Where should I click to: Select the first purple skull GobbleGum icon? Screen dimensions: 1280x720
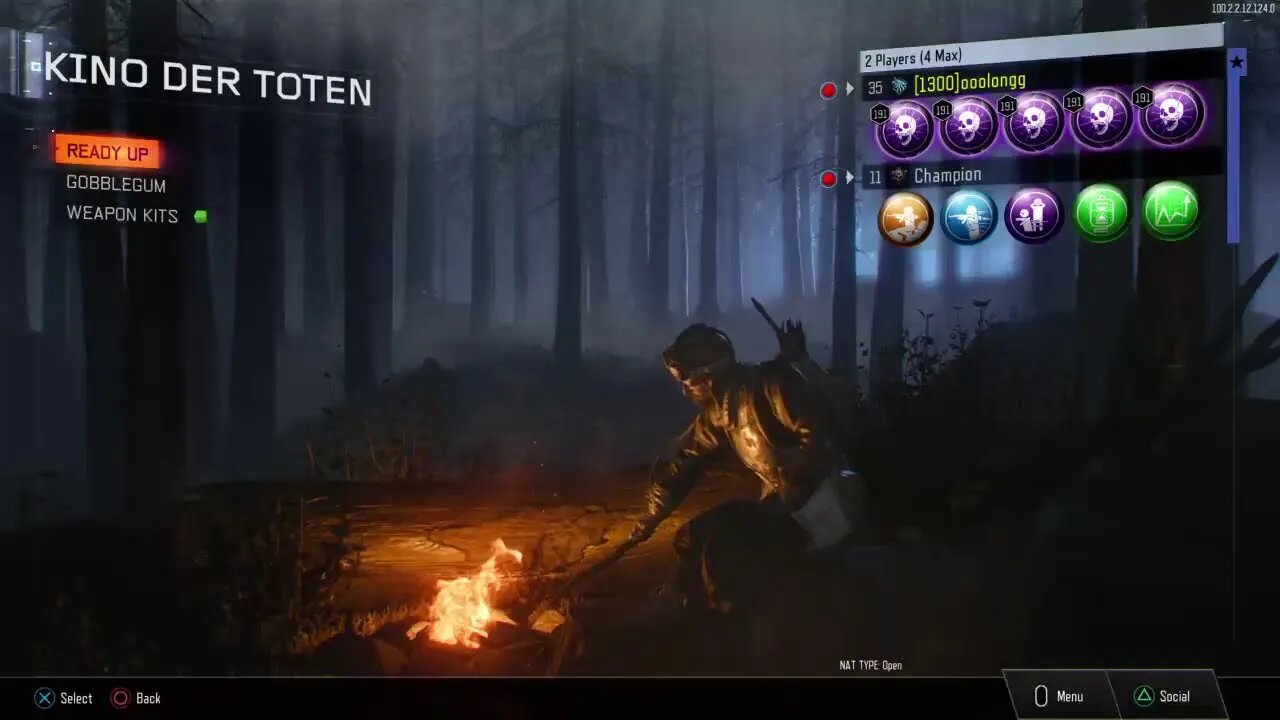tap(904, 124)
